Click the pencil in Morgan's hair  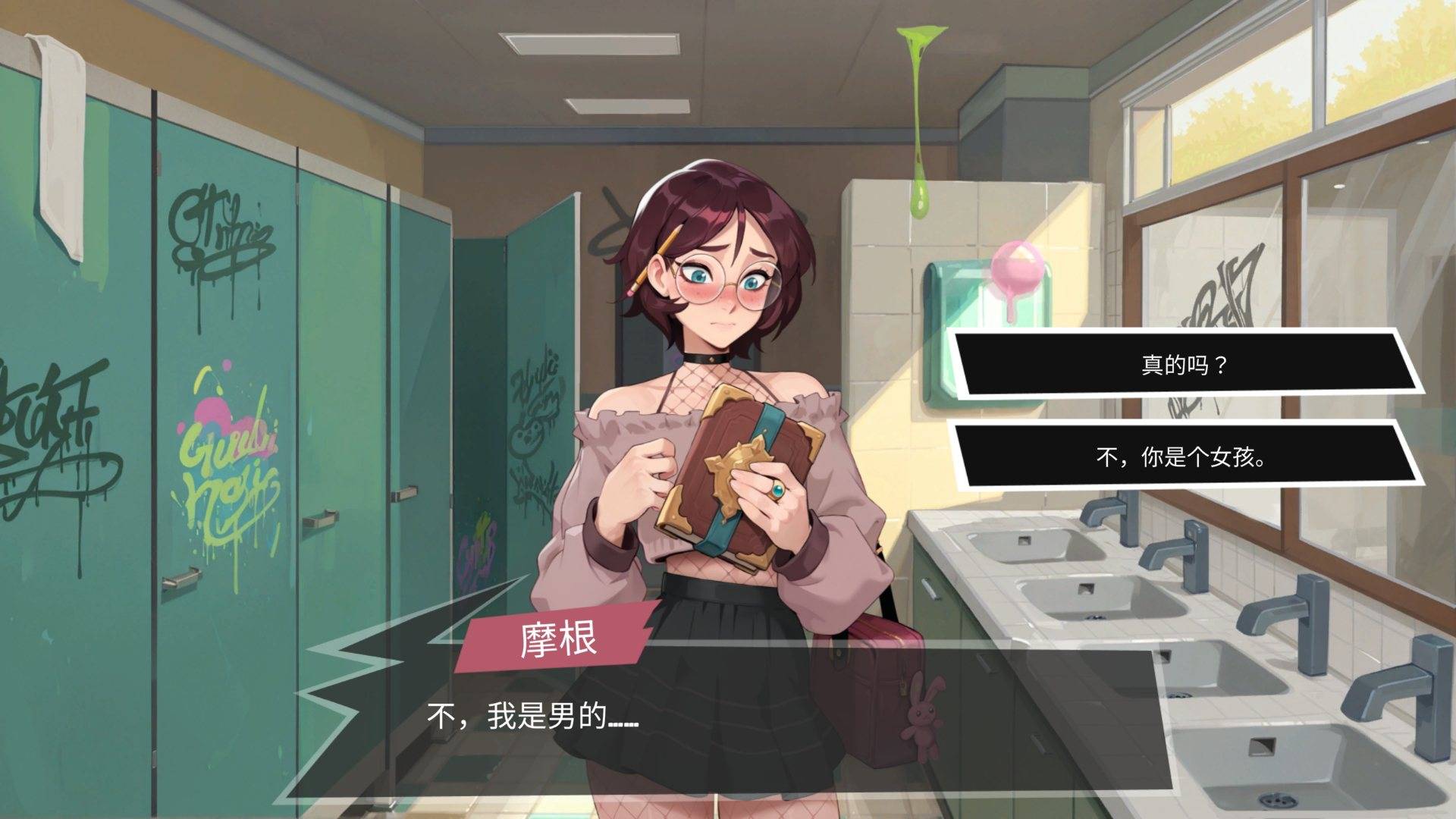[654, 258]
